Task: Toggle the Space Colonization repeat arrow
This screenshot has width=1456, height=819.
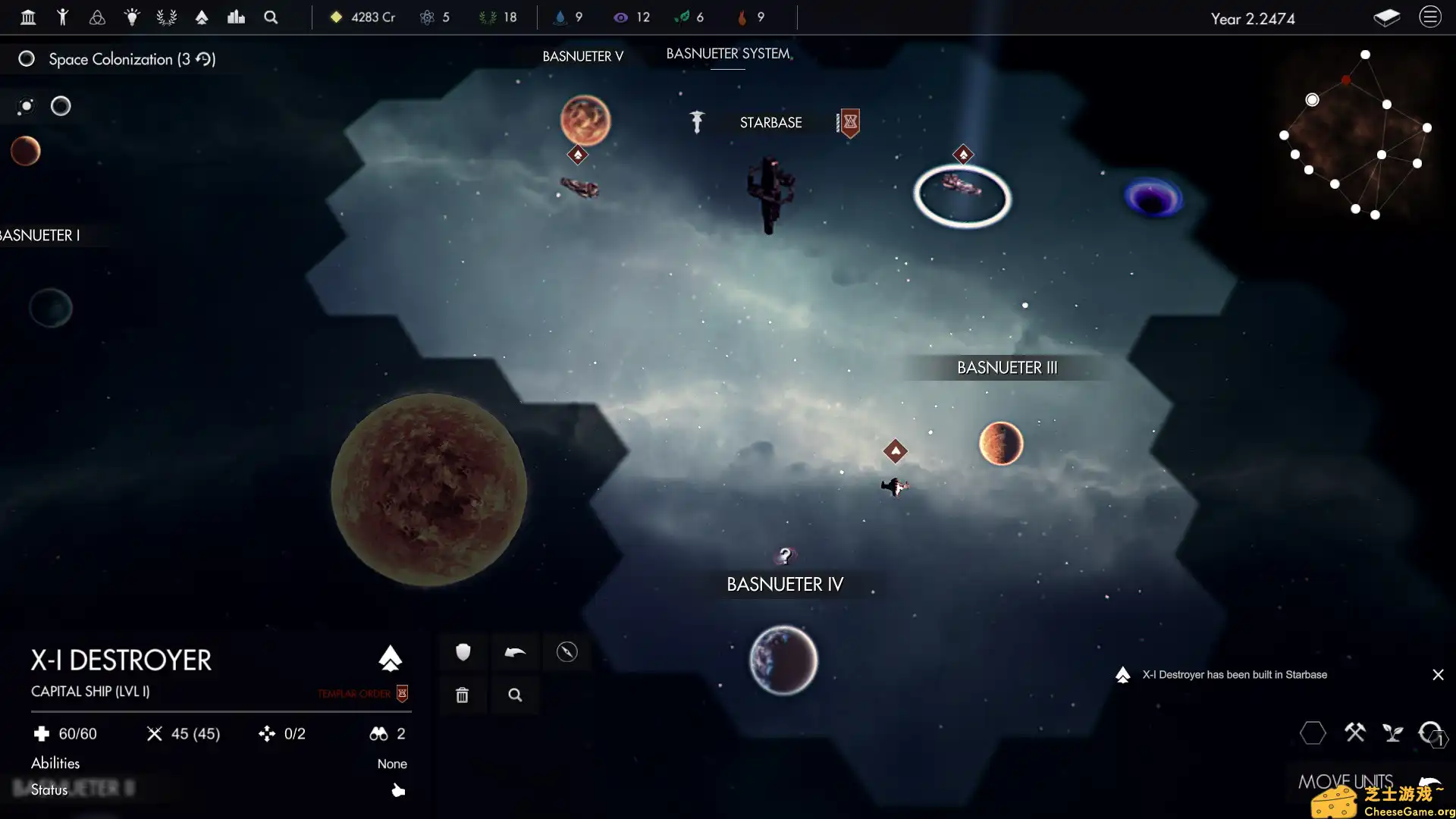Action: click(203, 59)
